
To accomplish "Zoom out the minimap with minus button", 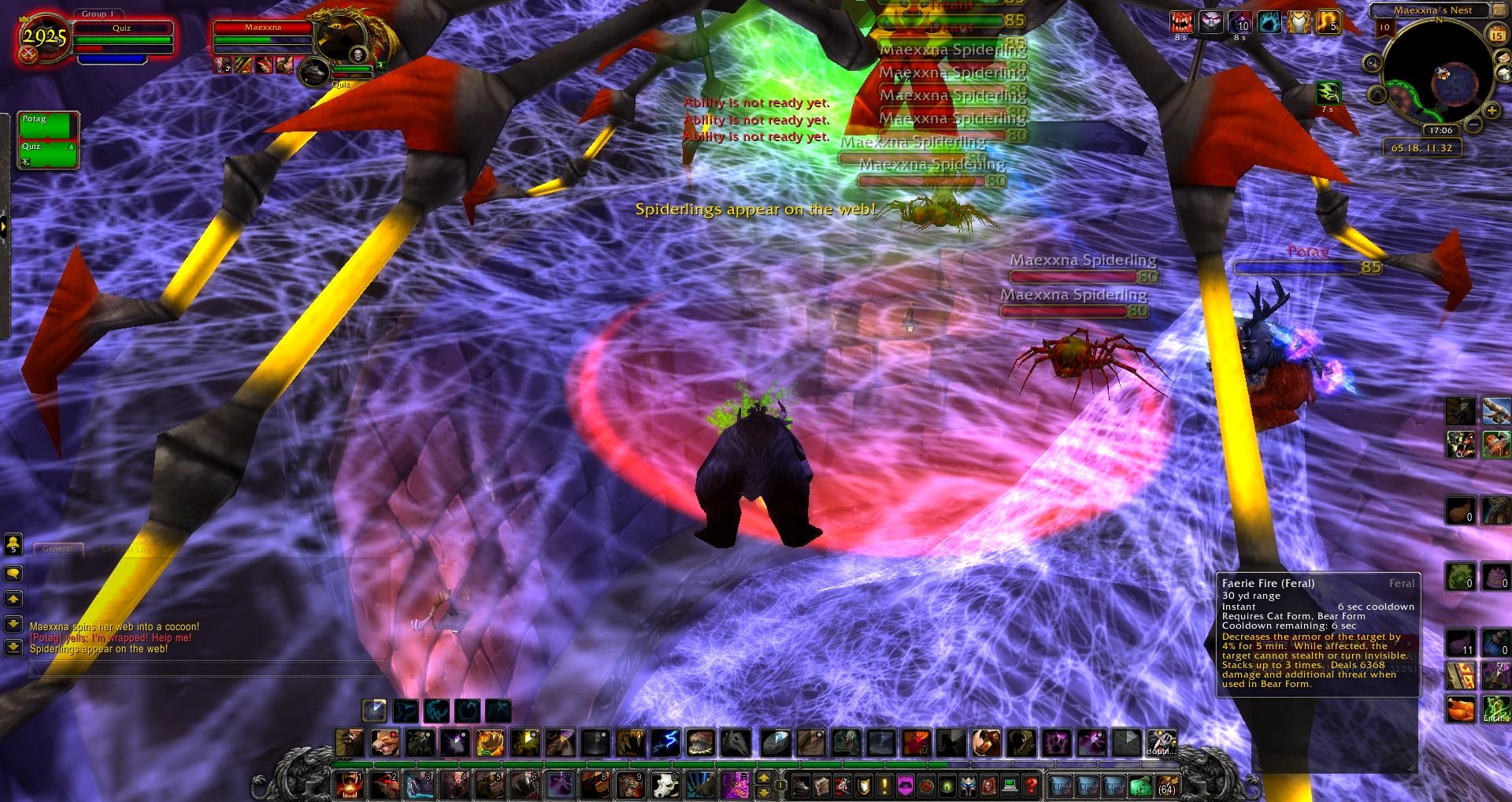I will 1473,125.
